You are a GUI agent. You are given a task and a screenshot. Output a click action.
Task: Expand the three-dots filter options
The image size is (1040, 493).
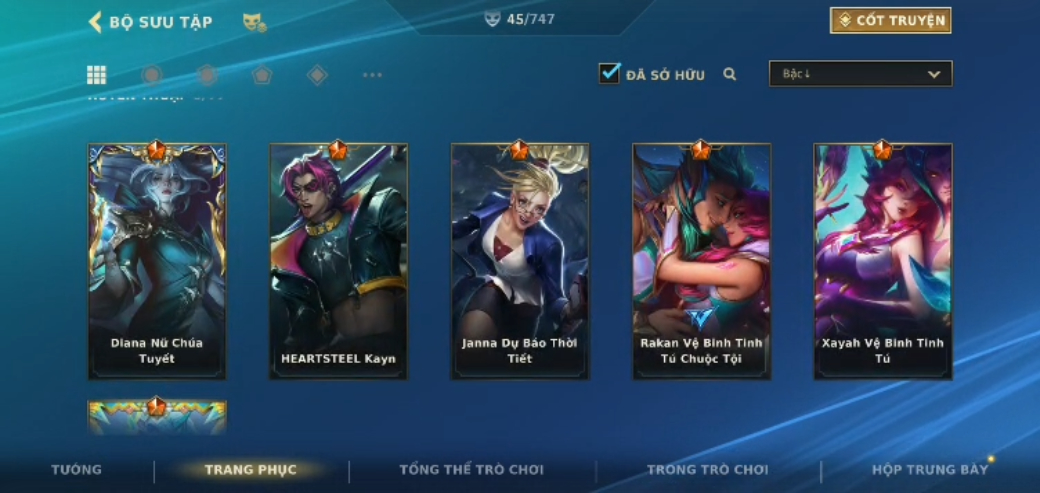click(372, 75)
